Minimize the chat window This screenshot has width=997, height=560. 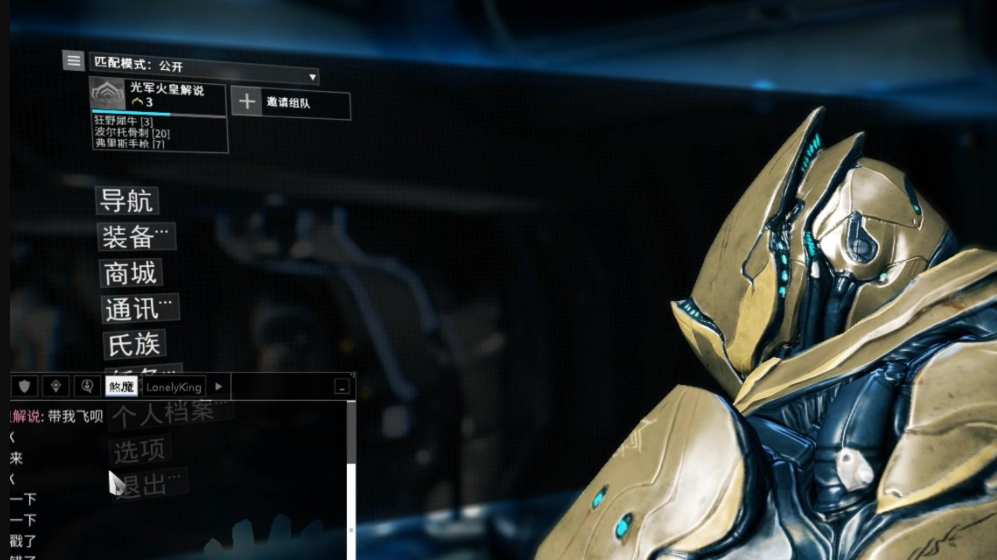tap(343, 386)
